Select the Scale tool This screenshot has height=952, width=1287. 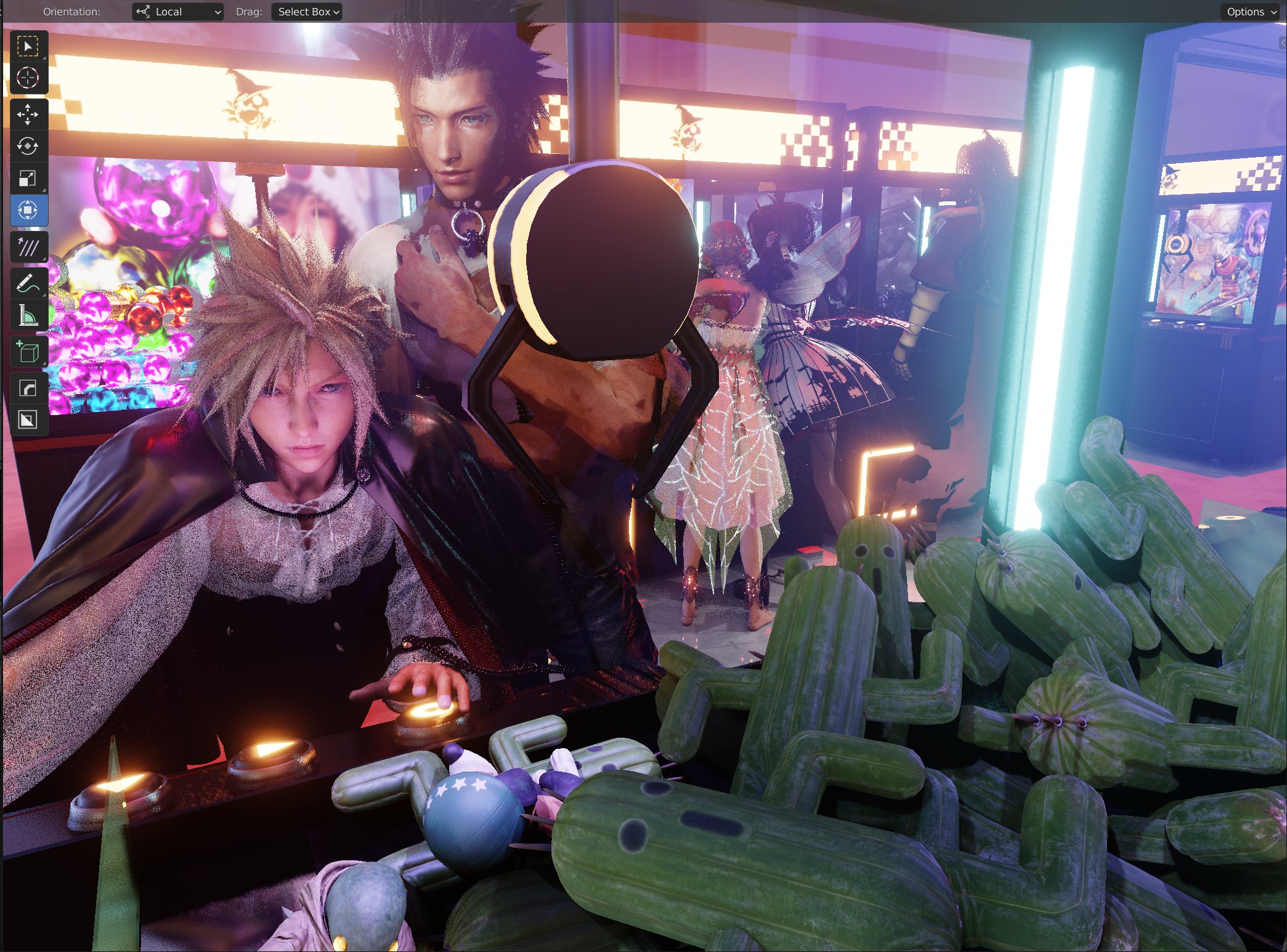29,179
